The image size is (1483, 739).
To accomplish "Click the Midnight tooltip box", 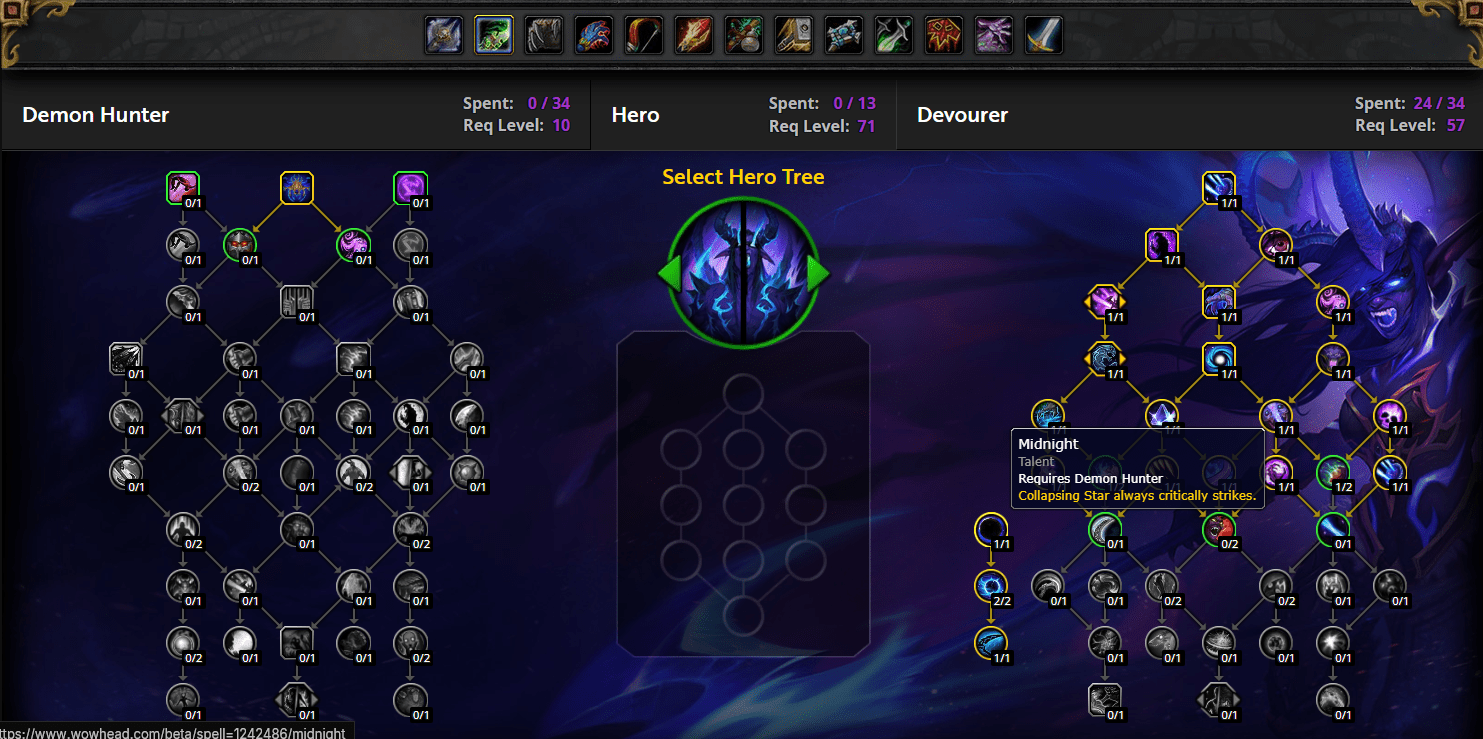I will click(x=1137, y=468).
